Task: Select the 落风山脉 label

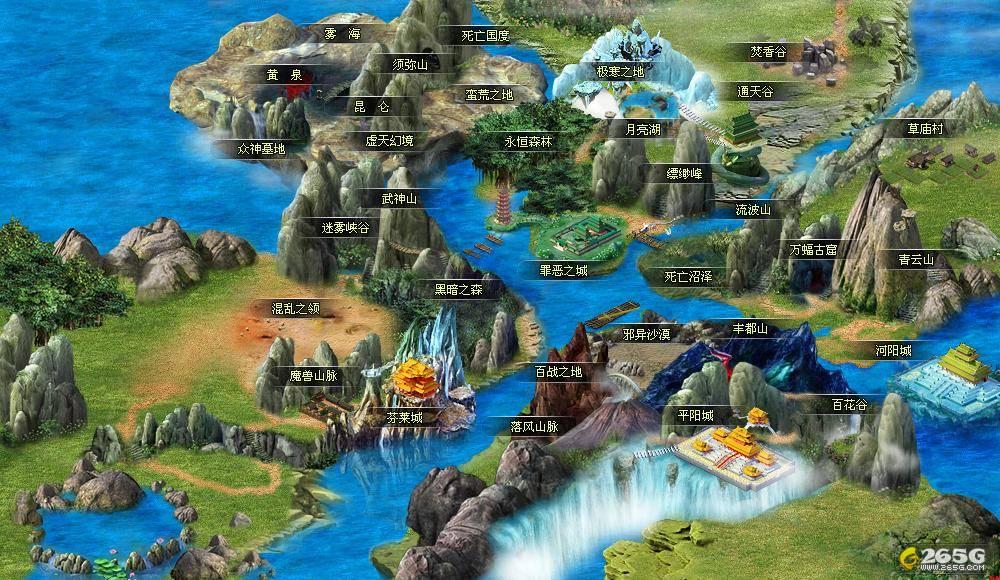Action: (x=534, y=426)
